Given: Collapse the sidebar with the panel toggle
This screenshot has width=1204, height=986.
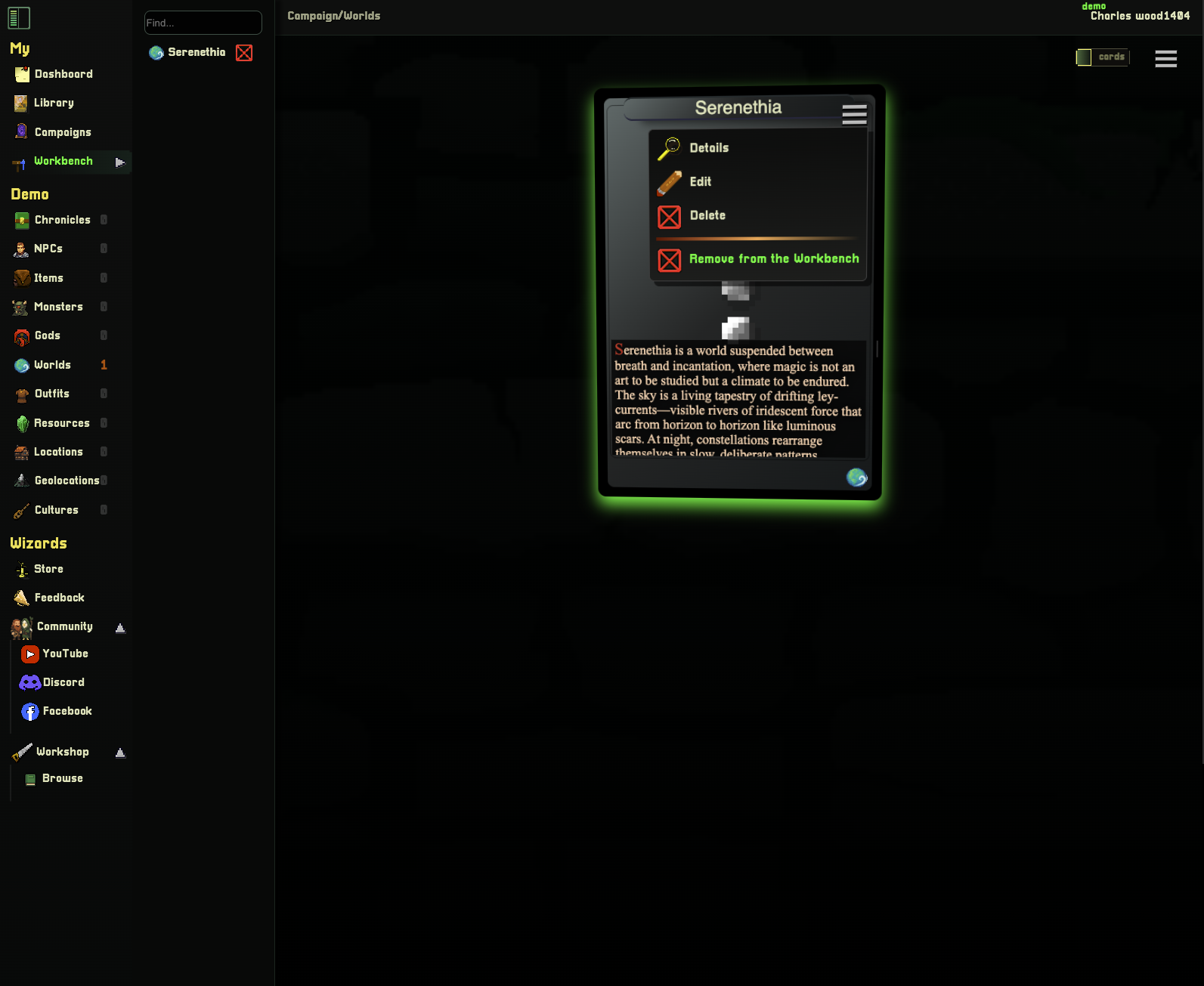Looking at the screenshot, I should click(19, 17).
